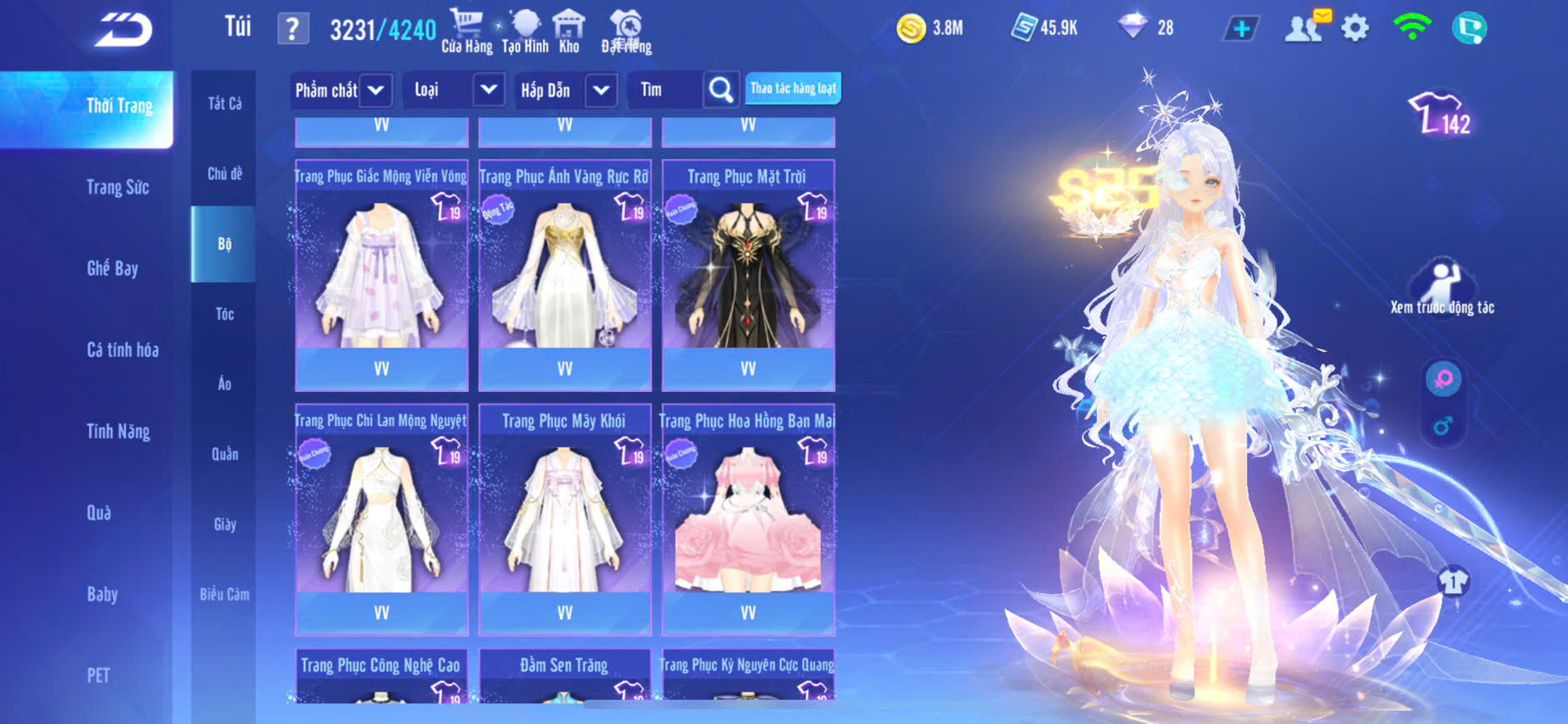The width and height of the screenshot is (1568, 724).
Task: Tap the plus button to add currency
Action: point(1241,29)
